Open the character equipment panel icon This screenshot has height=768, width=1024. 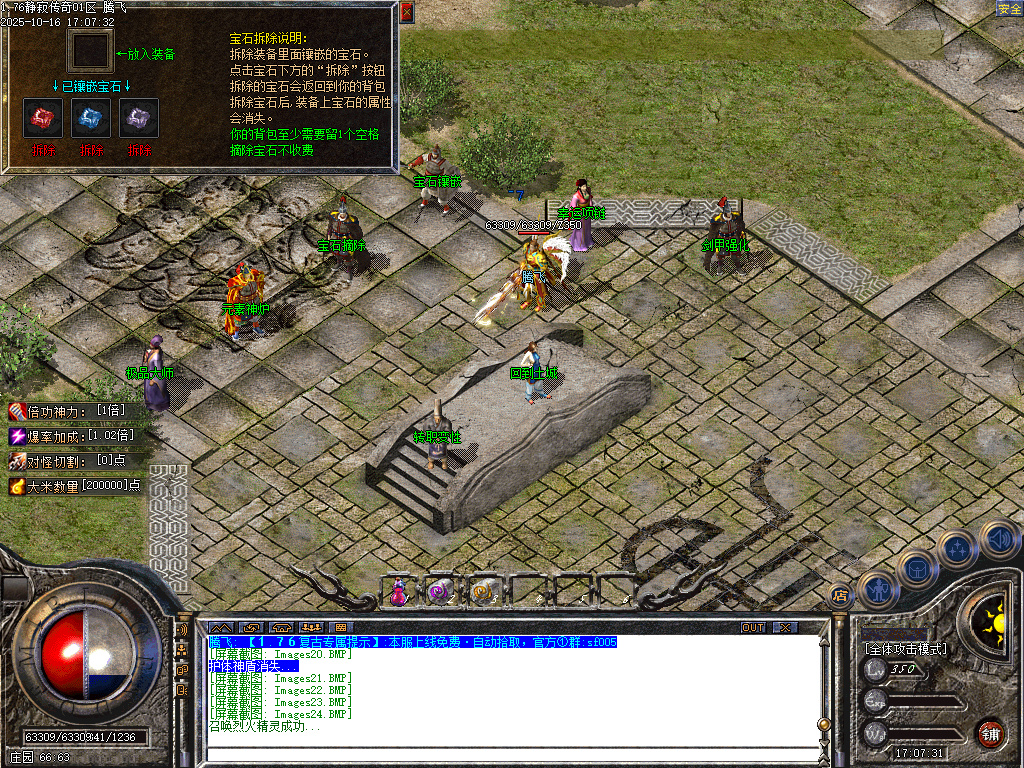tap(878, 589)
